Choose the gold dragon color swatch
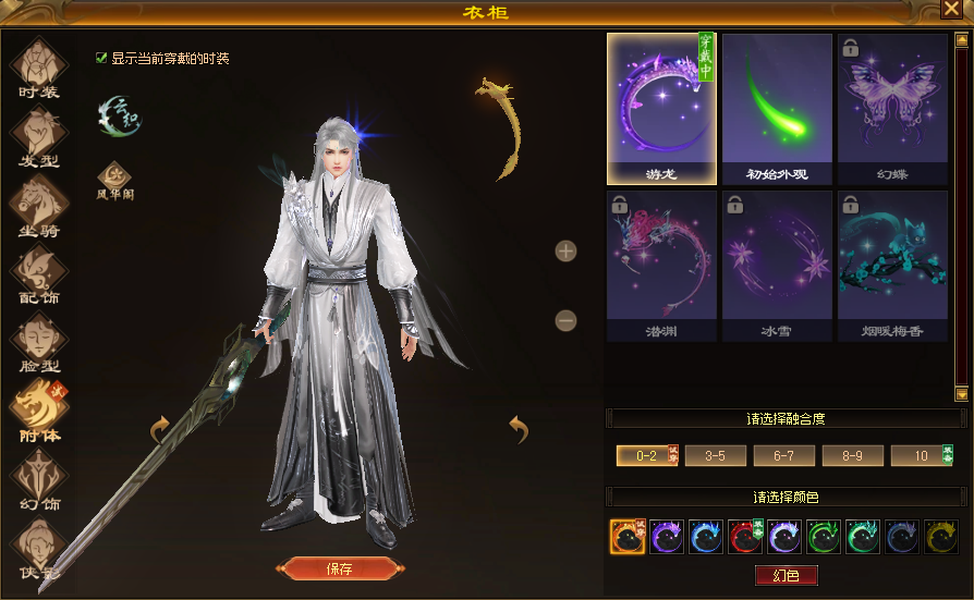 (941, 537)
